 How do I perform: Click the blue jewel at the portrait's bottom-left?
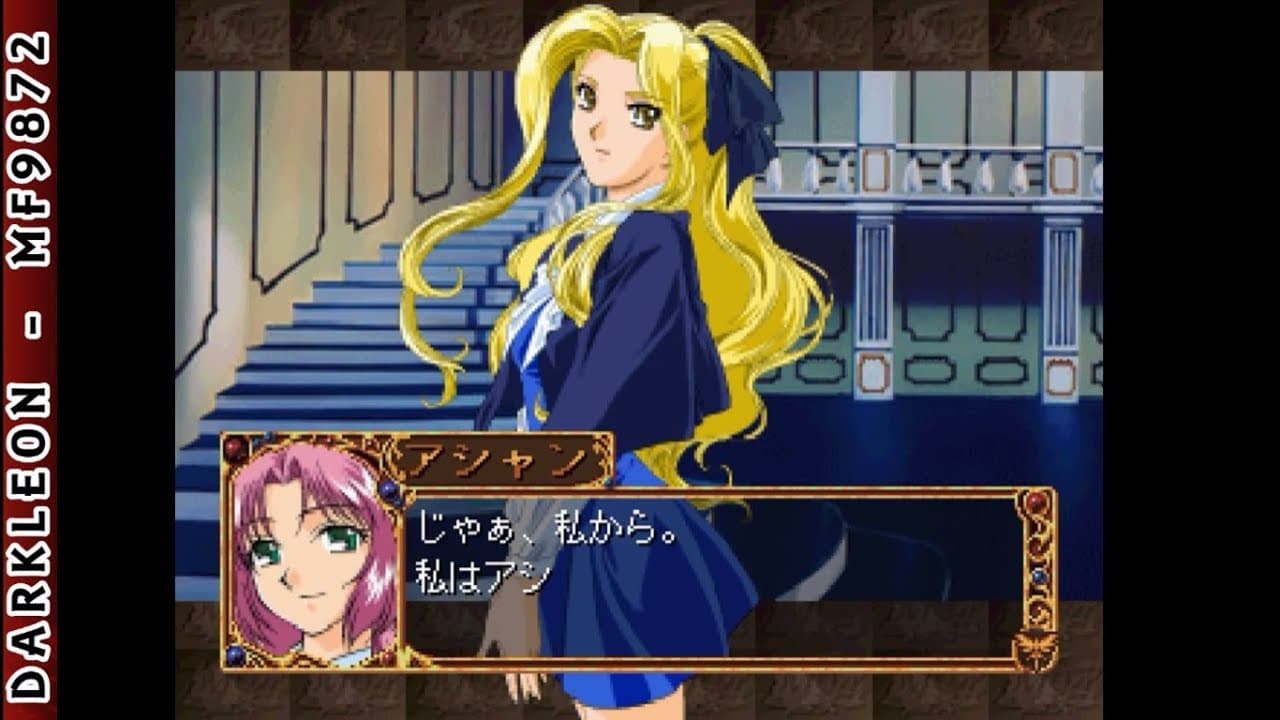point(235,655)
